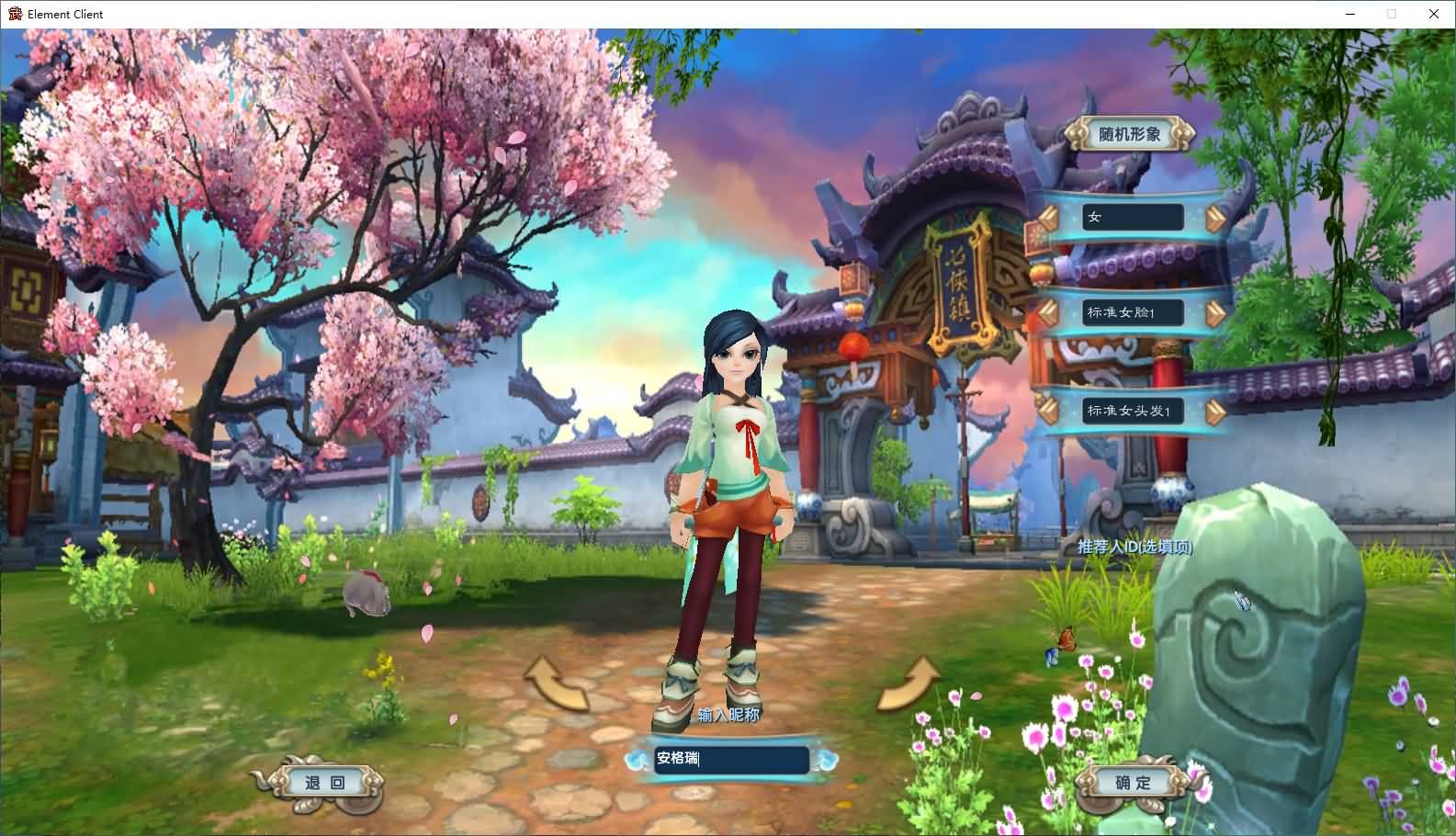Go back with the 退回 button
The height and width of the screenshot is (836, 1456).
click(x=324, y=783)
